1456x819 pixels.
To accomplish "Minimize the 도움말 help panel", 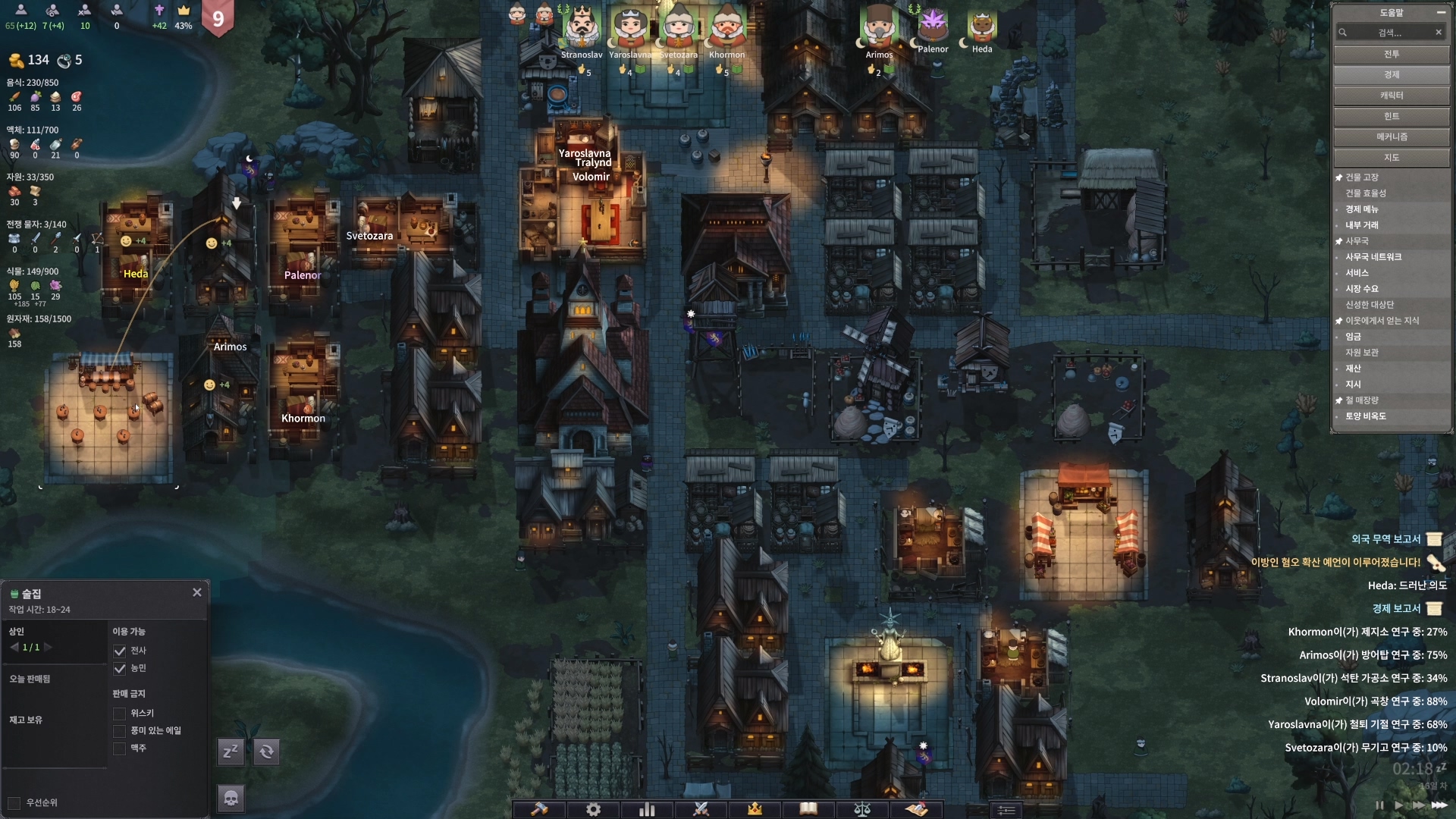I will pos(1440,13).
